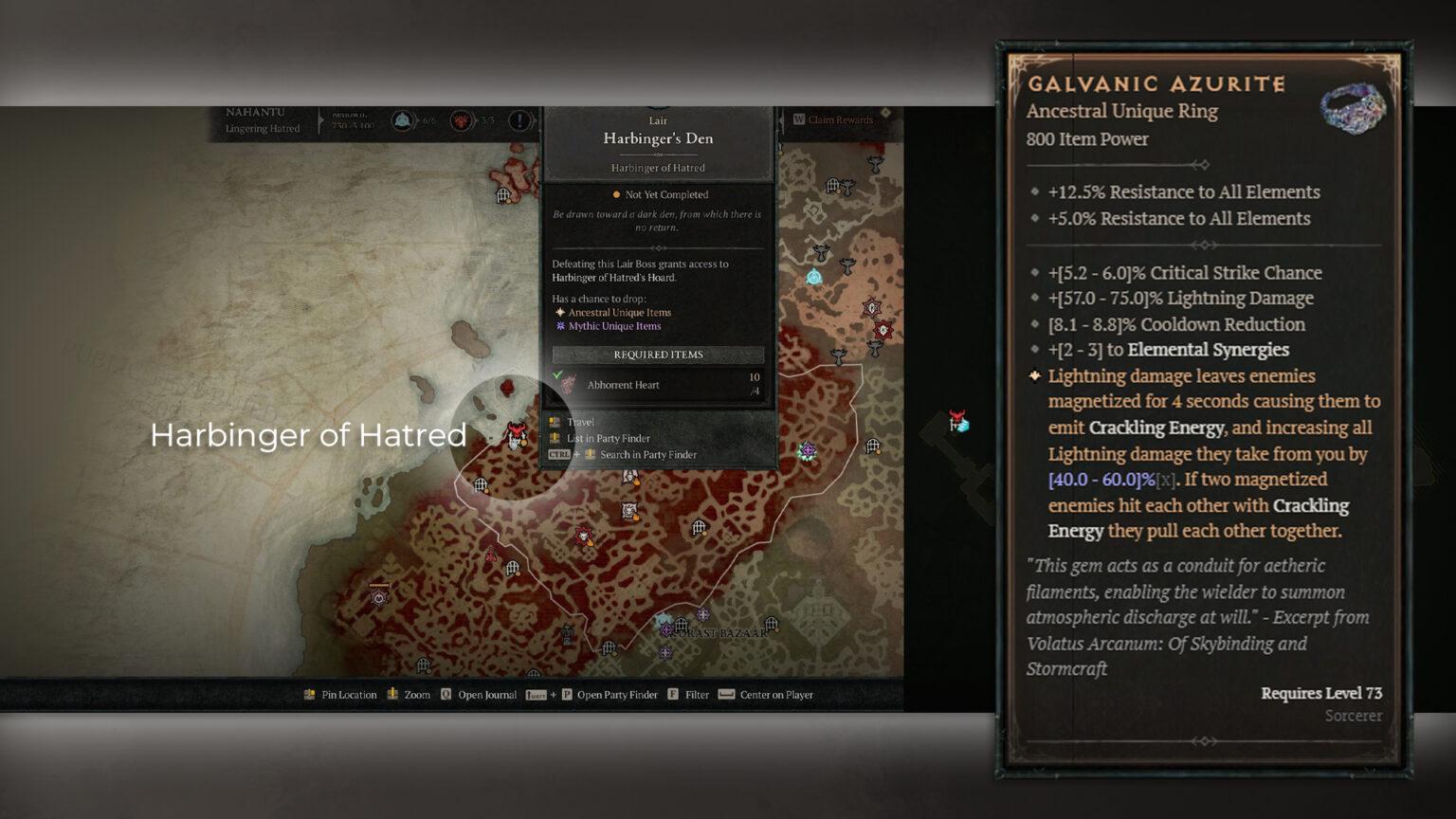Click the green checkmark beside Abhorrent Heart
Screen dimensions: 1456x819
tap(558, 373)
